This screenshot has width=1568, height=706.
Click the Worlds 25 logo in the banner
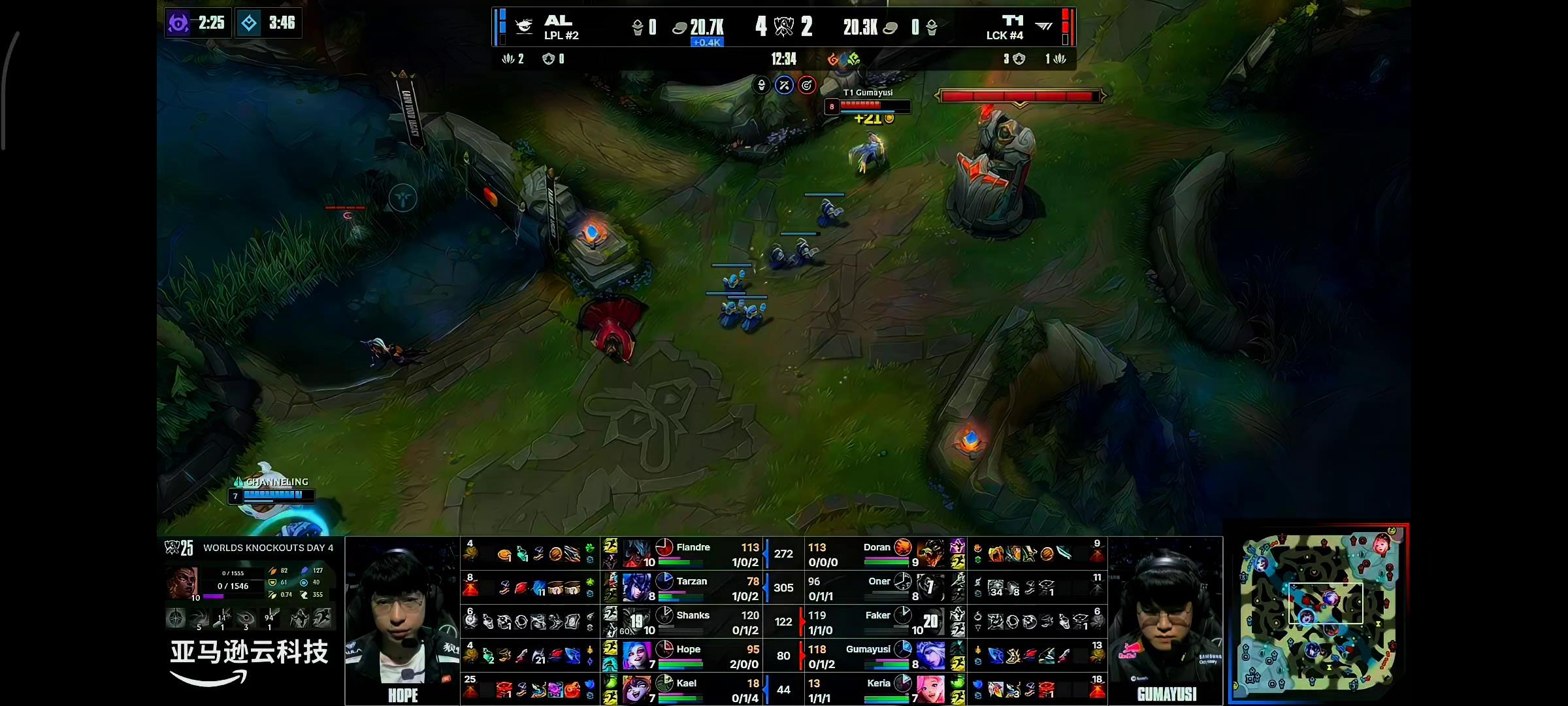(179, 548)
